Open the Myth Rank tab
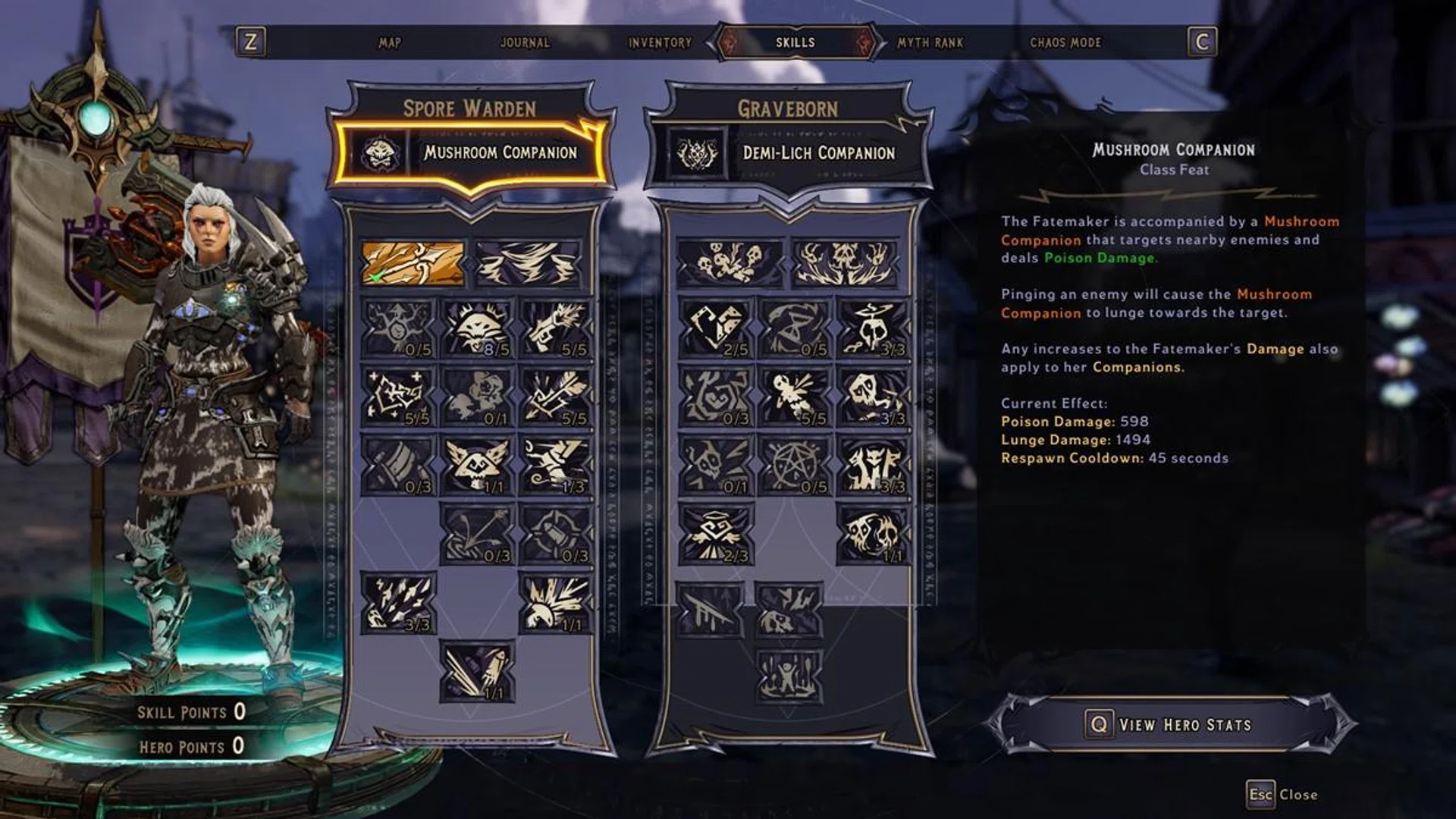 pyautogui.click(x=930, y=42)
